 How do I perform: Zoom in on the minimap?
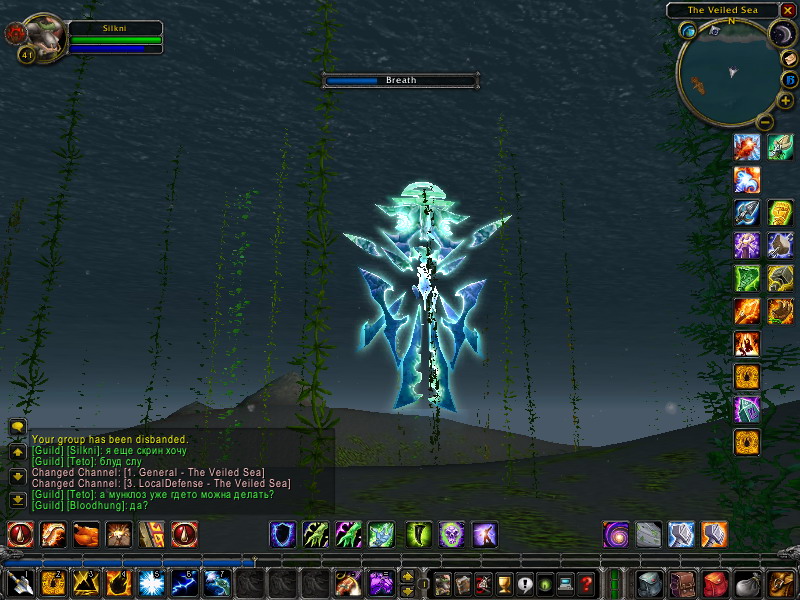click(x=785, y=101)
